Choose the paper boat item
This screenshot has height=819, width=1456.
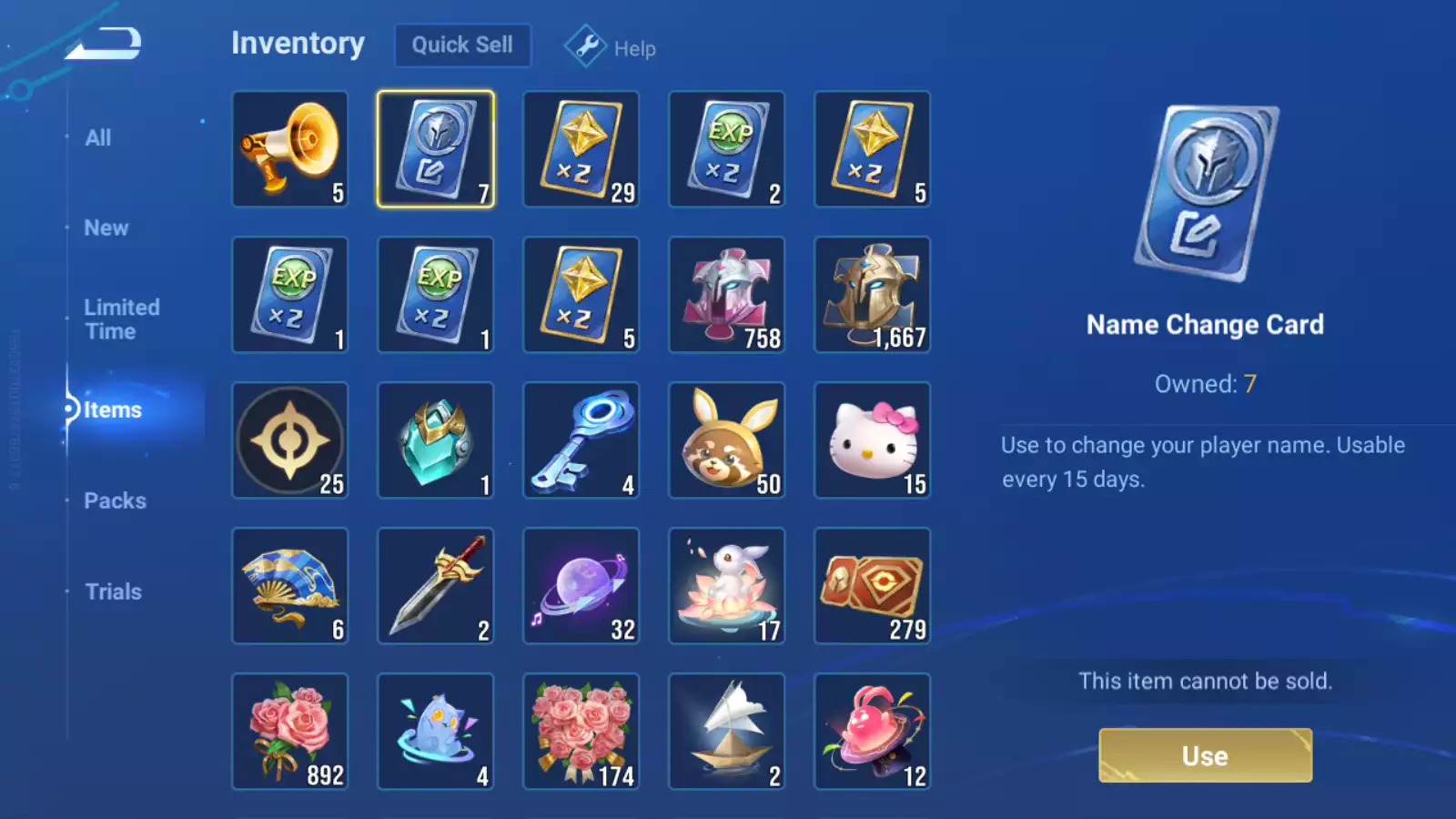click(726, 732)
